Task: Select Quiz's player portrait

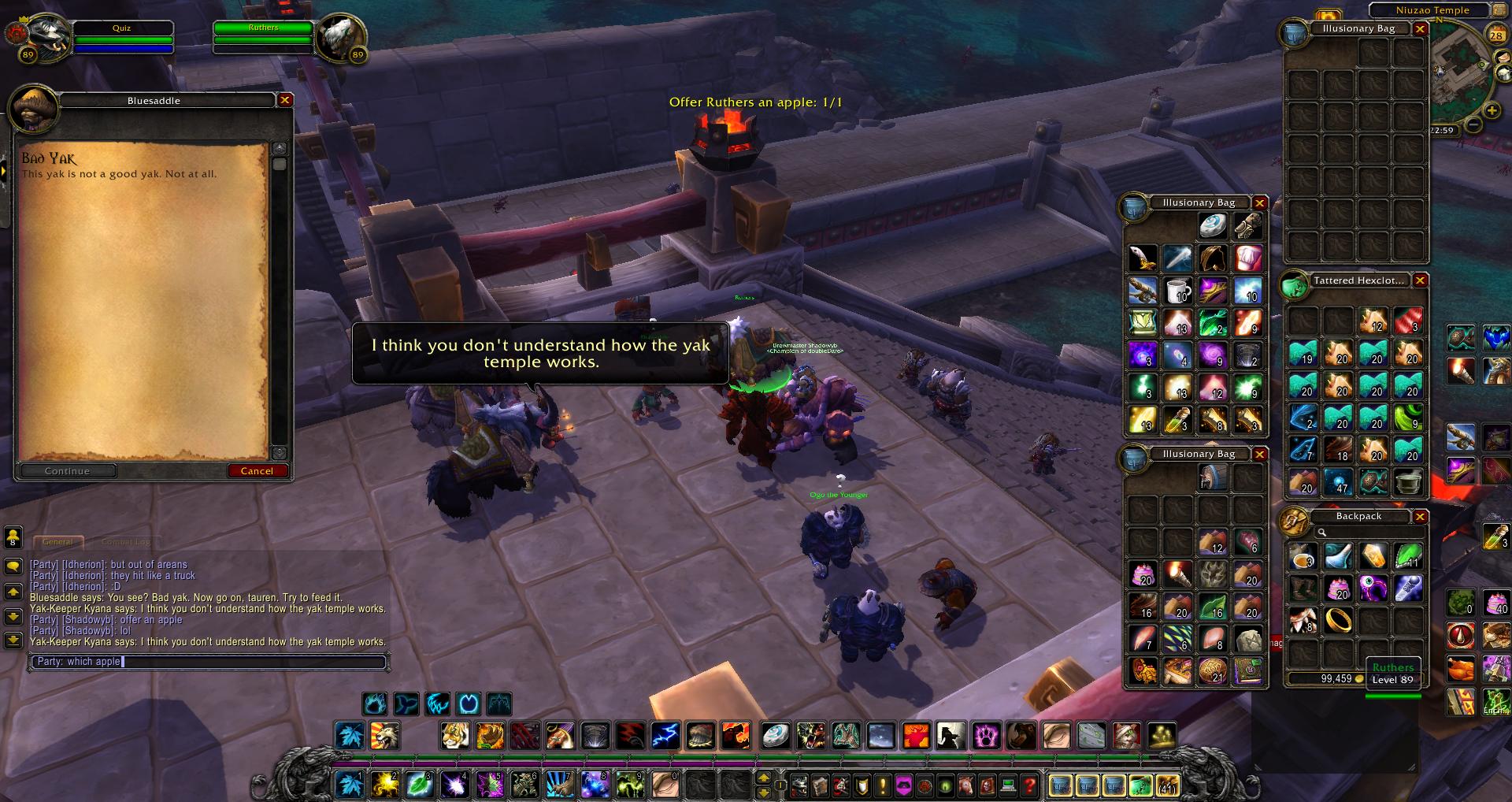Action: [x=41, y=38]
